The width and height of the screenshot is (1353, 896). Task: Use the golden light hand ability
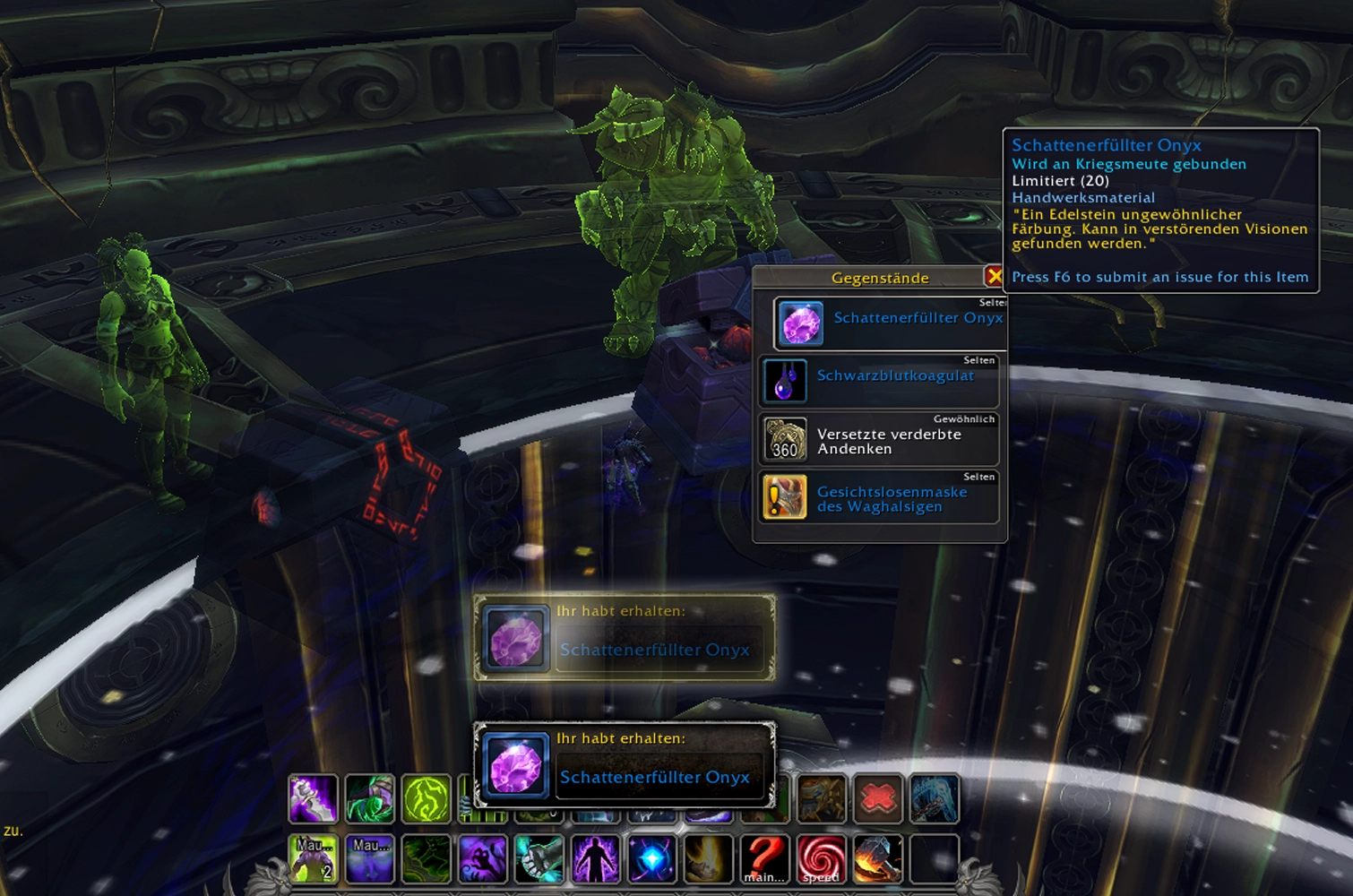709,858
